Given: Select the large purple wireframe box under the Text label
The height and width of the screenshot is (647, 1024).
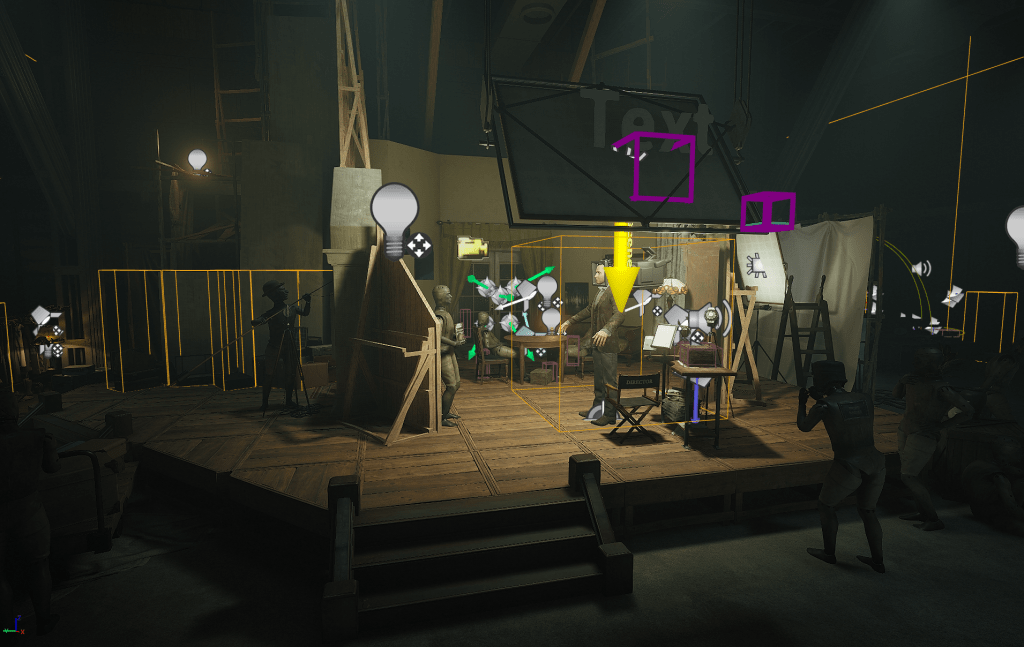Looking at the screenshot, I should point(662,168).
